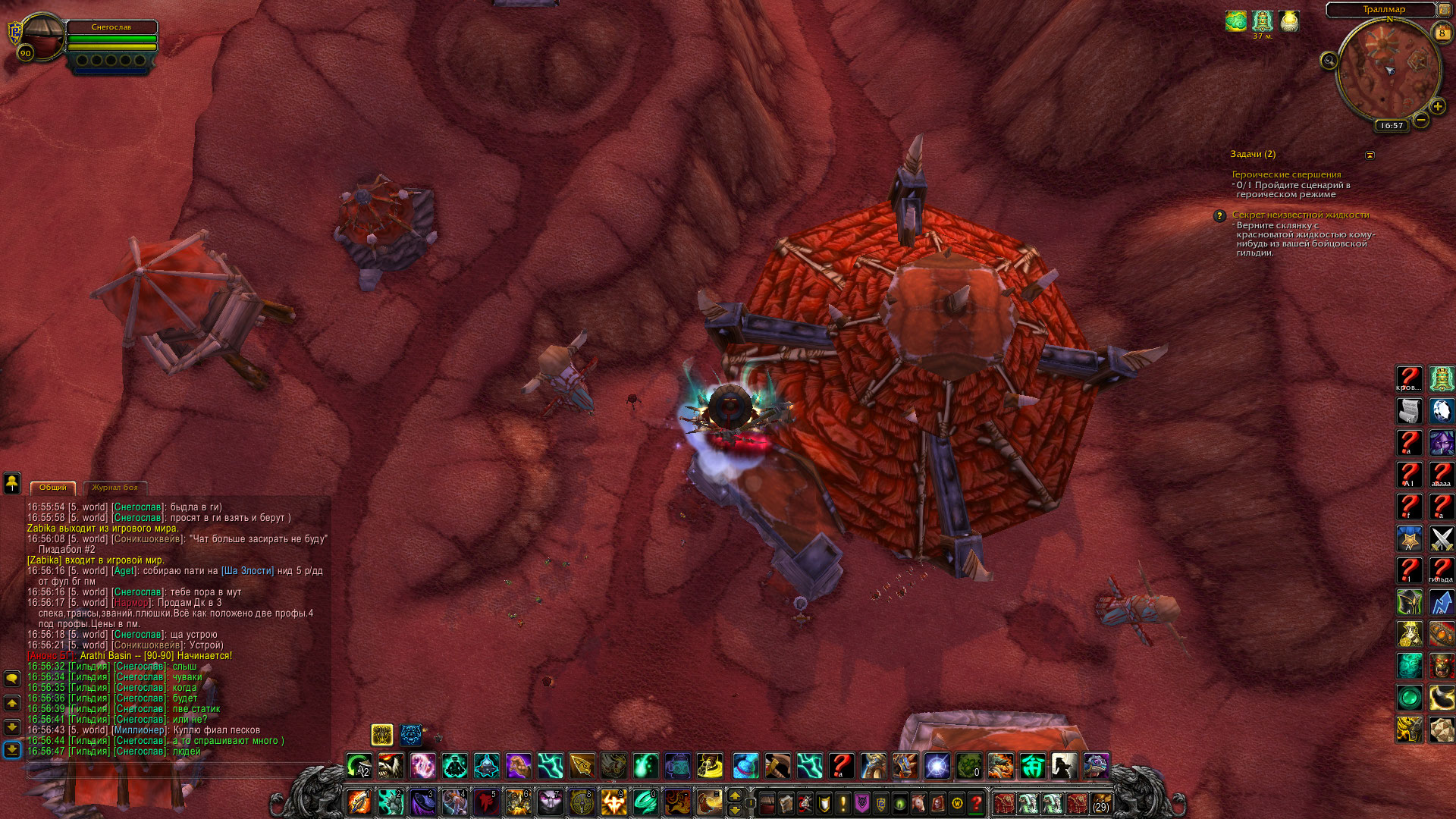
Task: Click the Траллмар zone name bar
Action: coord(1383,9)
